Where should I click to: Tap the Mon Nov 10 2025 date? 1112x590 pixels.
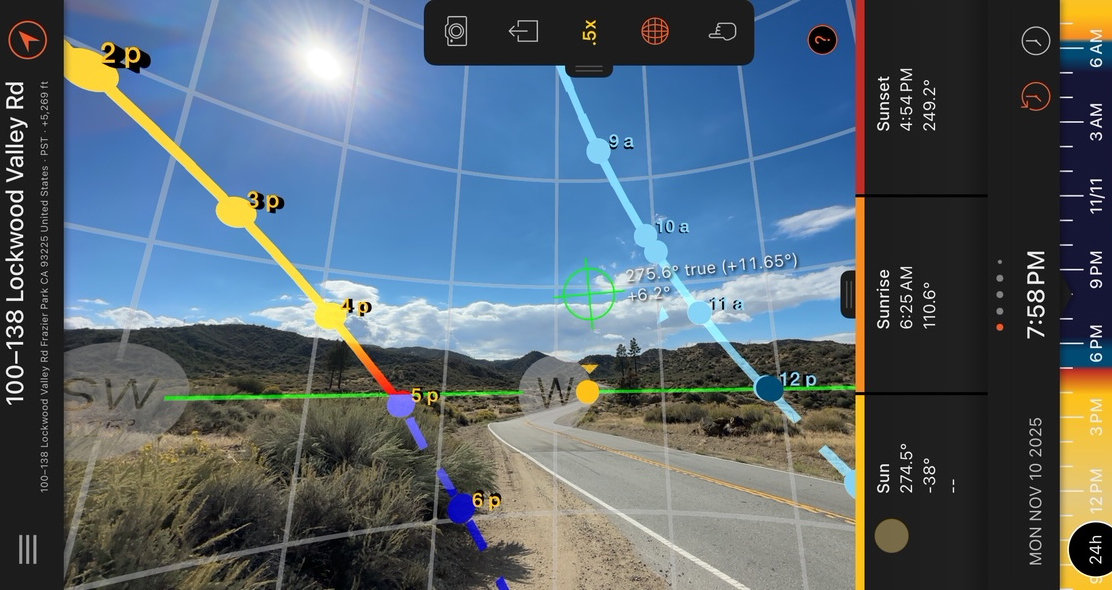[x=1036, y=491]
